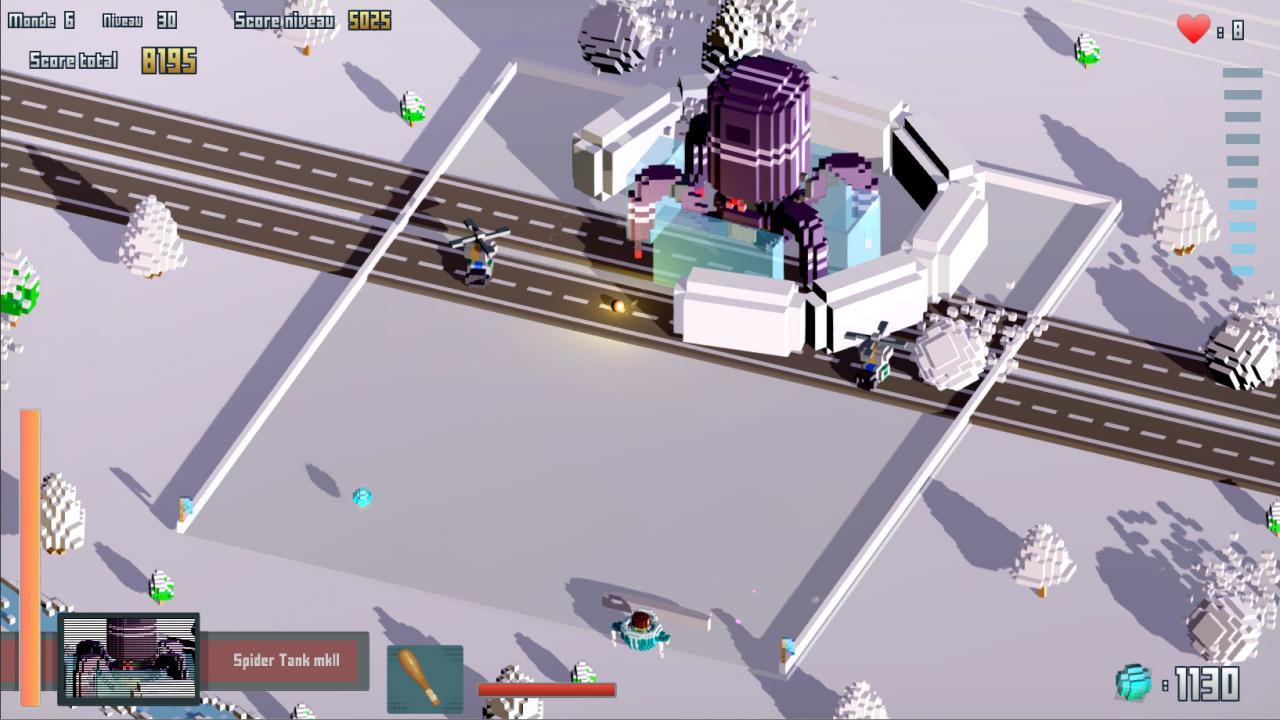Screen dimensions: 1280x720
Task: Click the red heart lives icon
Action: click(x=1193, y=30)
